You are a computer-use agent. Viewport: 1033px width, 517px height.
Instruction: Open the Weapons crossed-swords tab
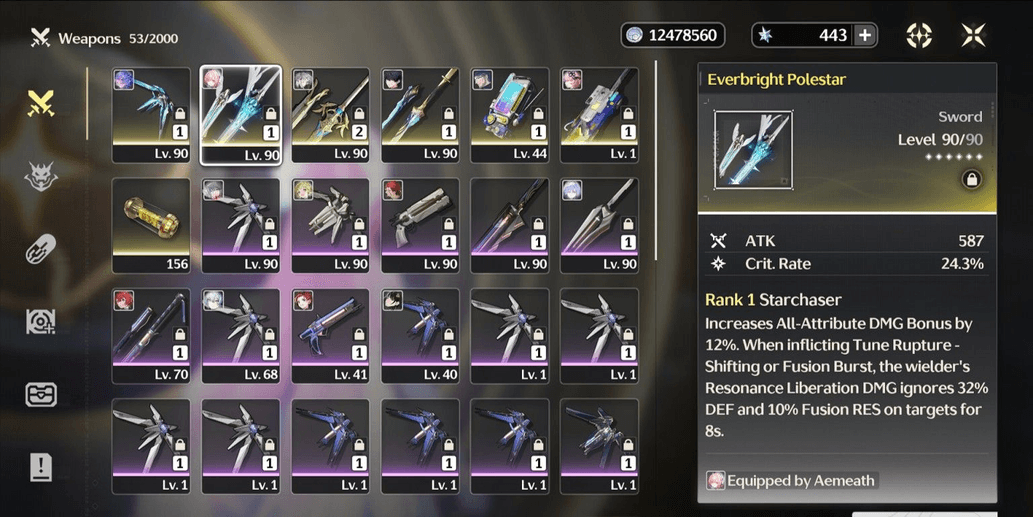point(41,102)
